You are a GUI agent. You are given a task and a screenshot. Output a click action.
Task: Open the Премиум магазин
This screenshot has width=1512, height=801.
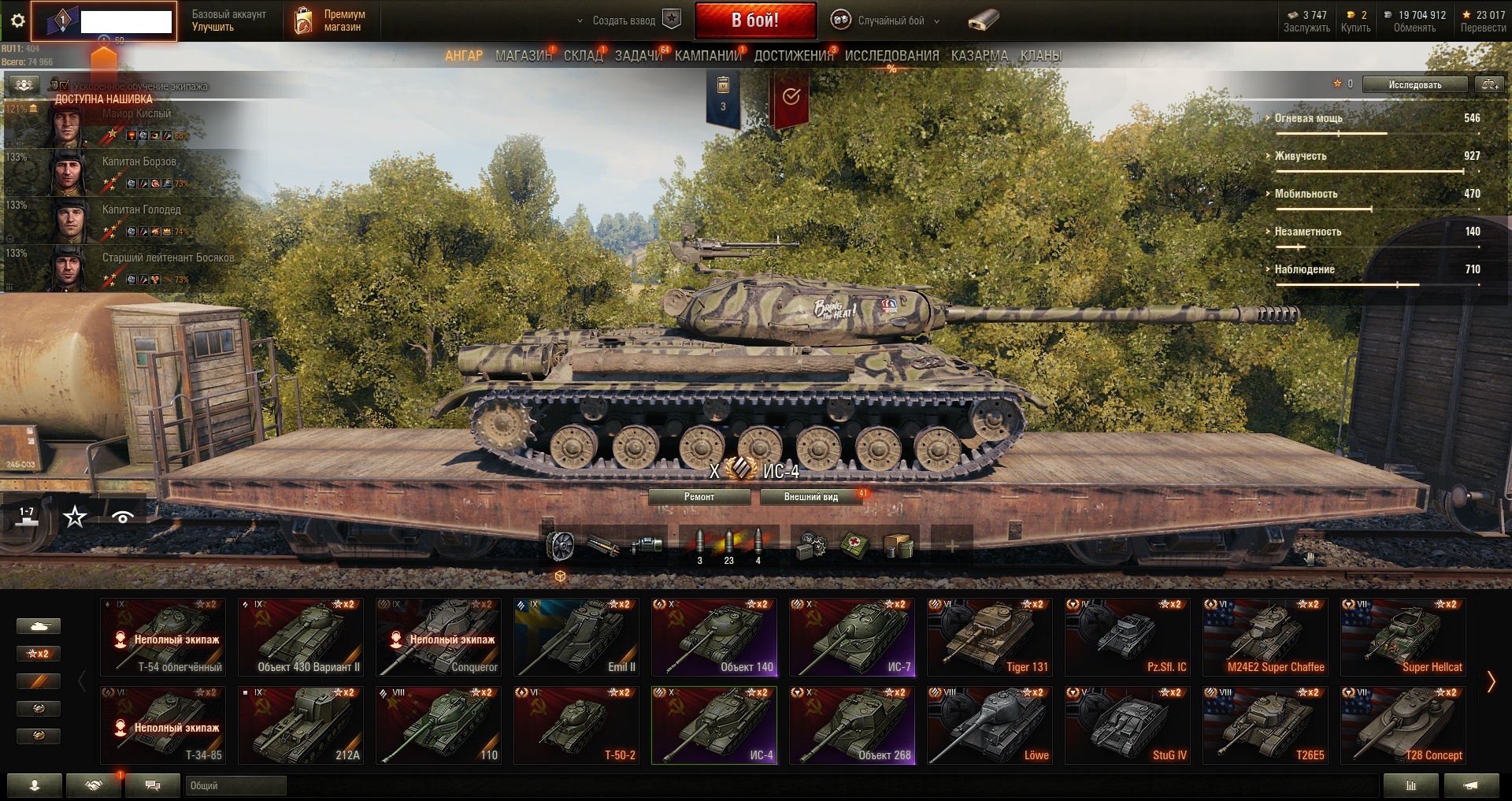click(332, 20)
